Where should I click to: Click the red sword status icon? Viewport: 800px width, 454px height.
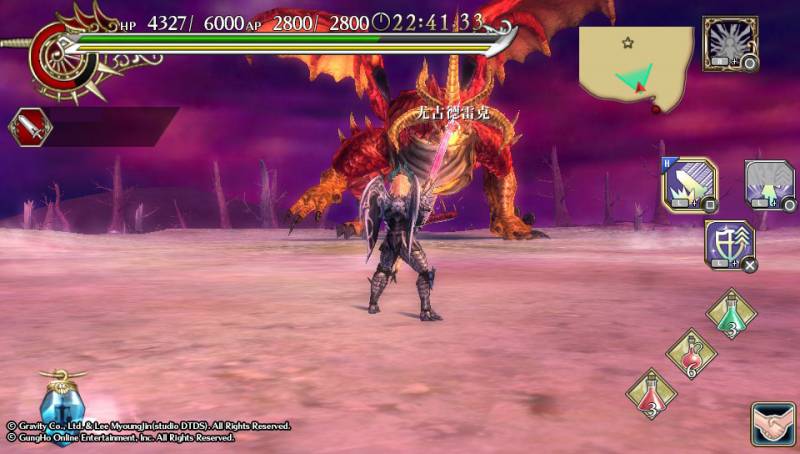pos(30,127)
